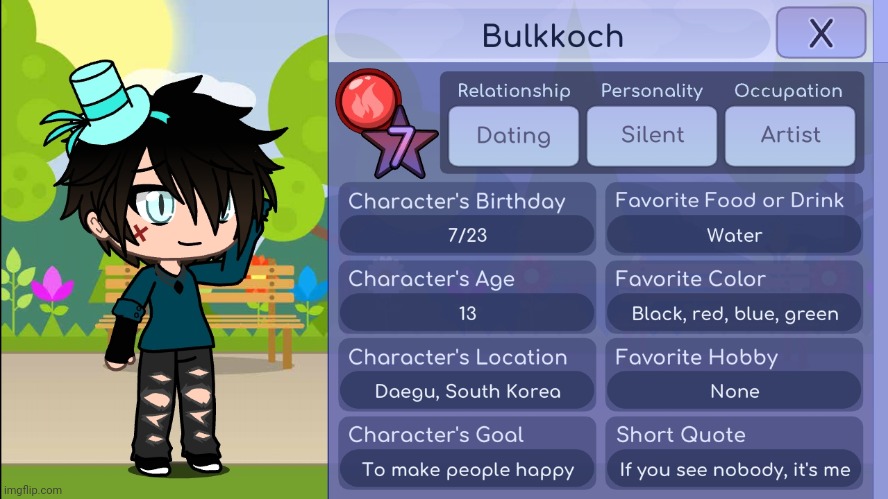This screenshot has height=499, width=888.
Task: Edit the goal "To make people happy"
Action: point(467,470)
